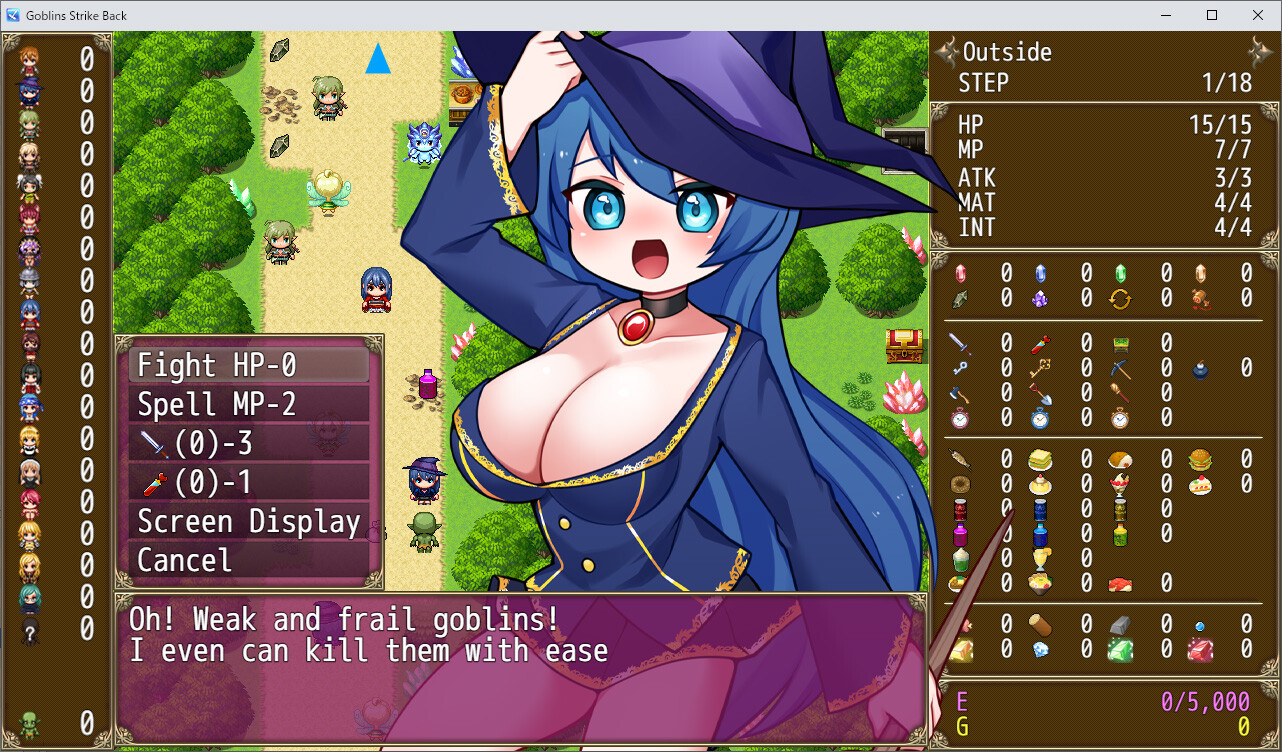Click the shovel tool icon
Screen dimensions: 1282x752
pos(1042,394)
